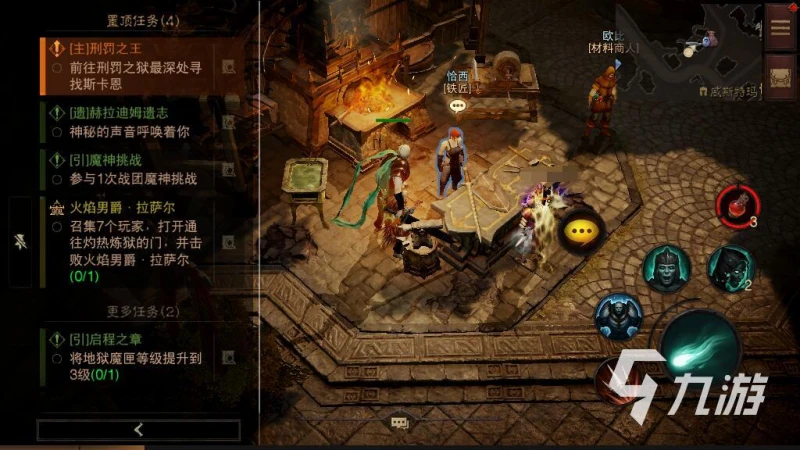The image size is (800, 450).
Task: Activate the screaming helmeted face skill
Action: [x=666, y=267]
